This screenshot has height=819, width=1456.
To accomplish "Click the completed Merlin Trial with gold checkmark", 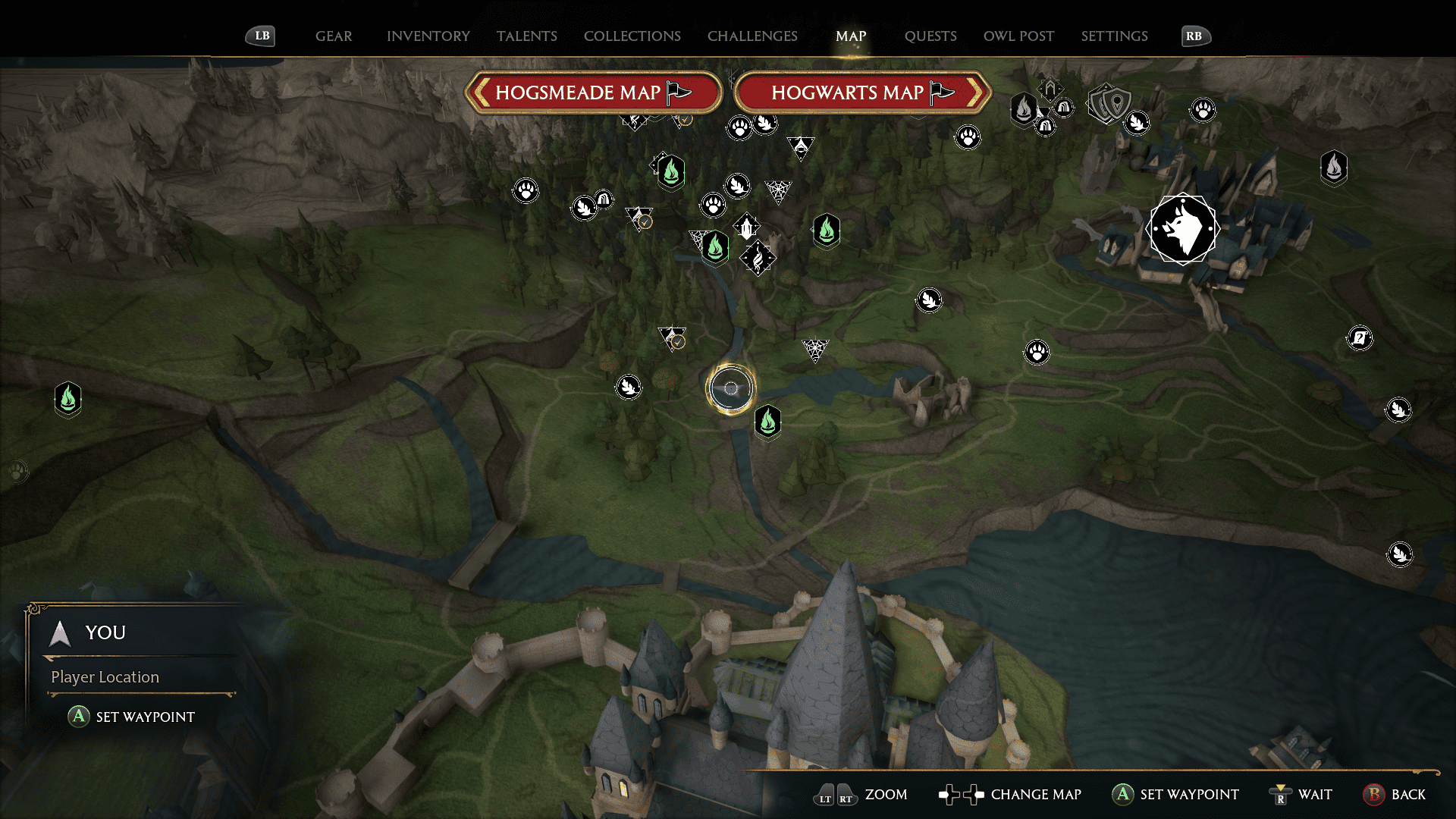I will click(x=670, y=339).
